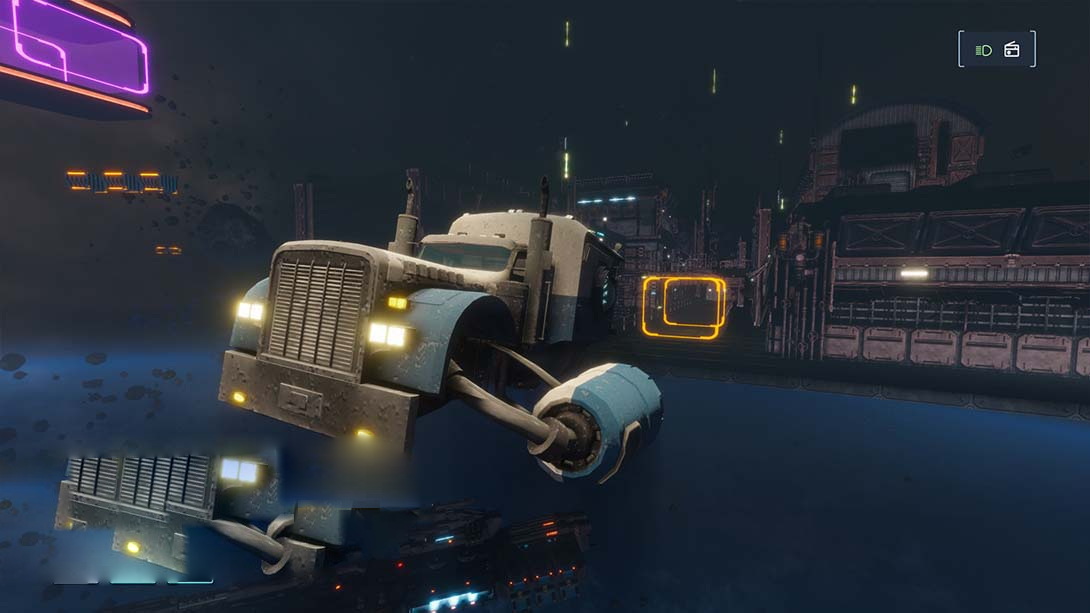Open the radio icon
This screenshot has width=1090, height=613.
pos(1012,50)
